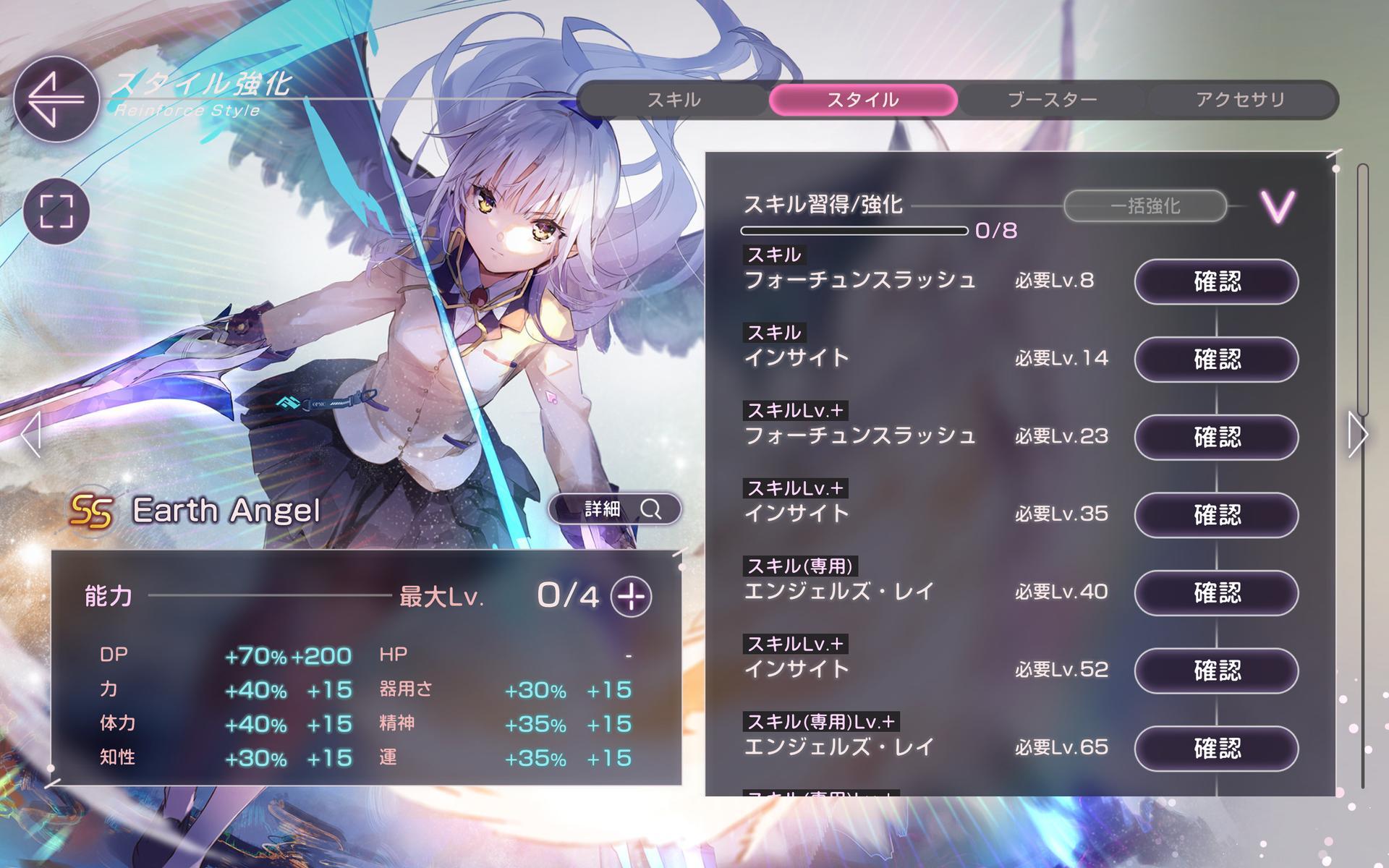
Task: Go back with the arrow button
Action: tap(56, 98)
